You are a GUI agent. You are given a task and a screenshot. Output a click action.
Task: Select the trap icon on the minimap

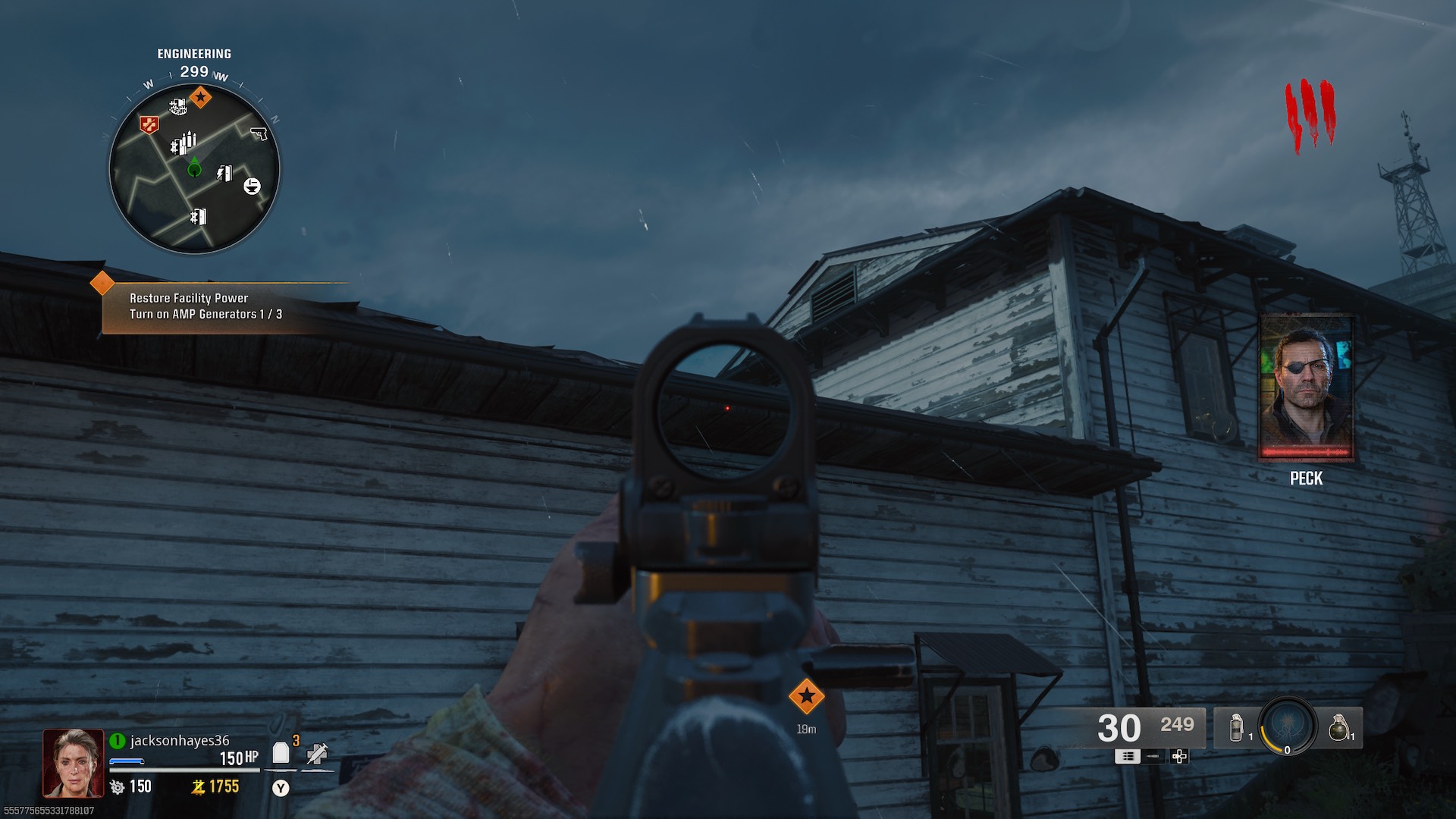coord(252,185)
